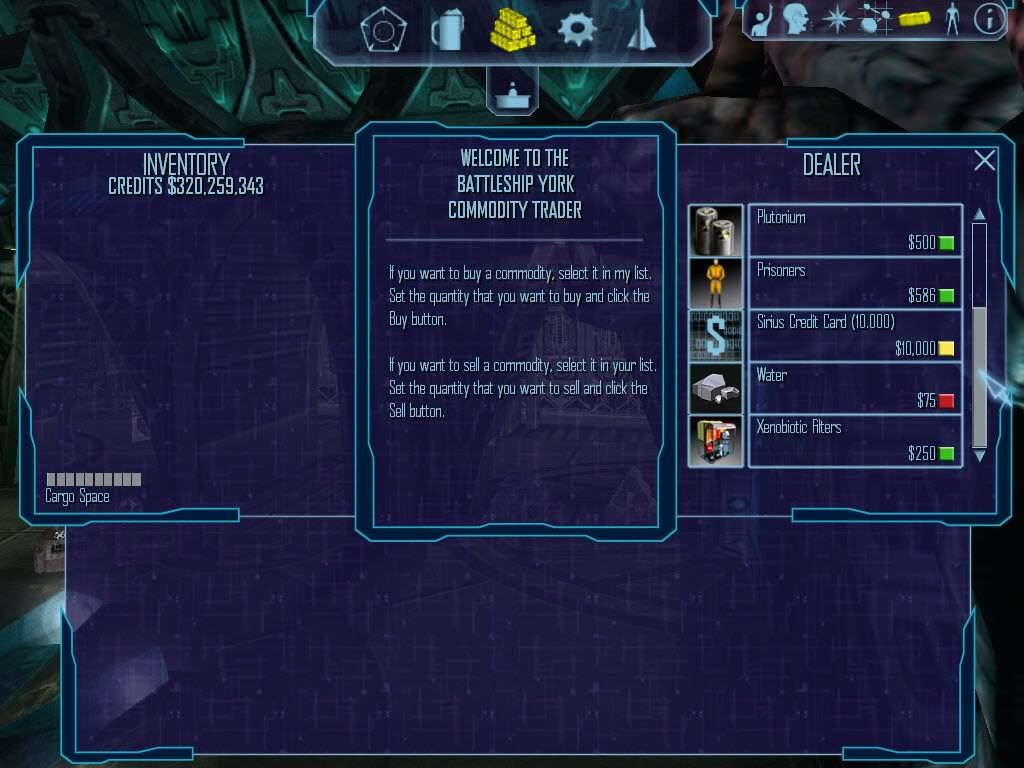This screenshot has width=1024, height=768.
Task: Open the planet chart icon in status bar
Action: [x=874, y=19]
